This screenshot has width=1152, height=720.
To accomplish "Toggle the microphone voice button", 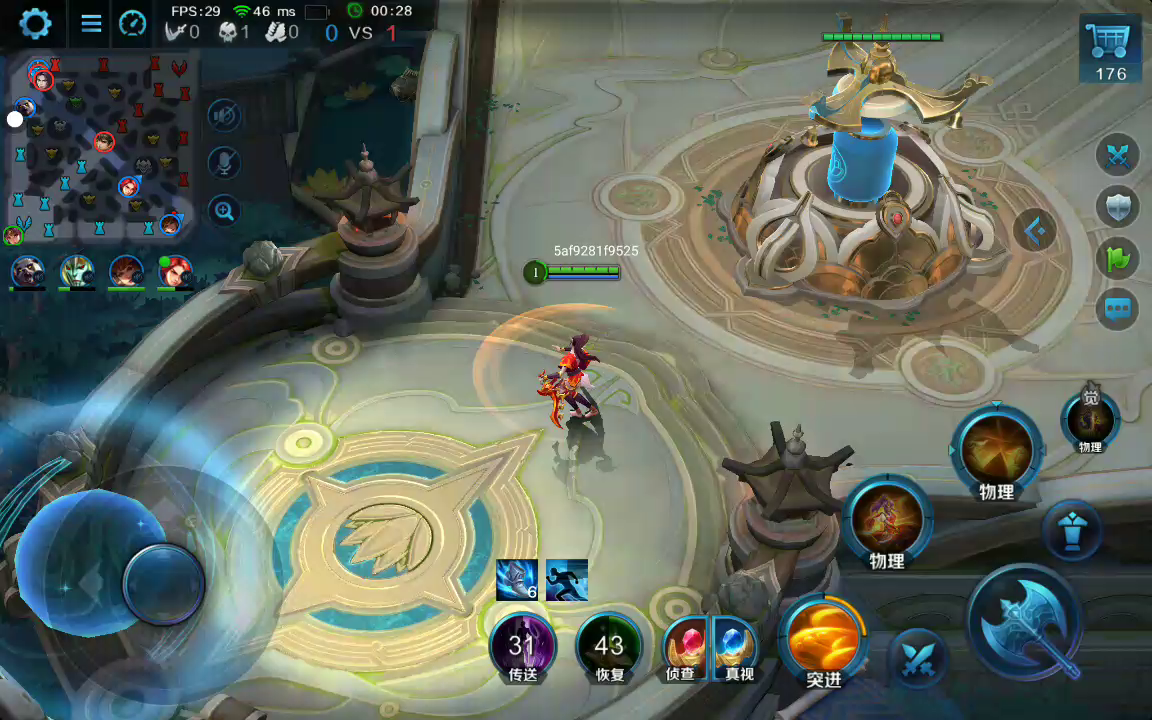I will tap(224, 163).
